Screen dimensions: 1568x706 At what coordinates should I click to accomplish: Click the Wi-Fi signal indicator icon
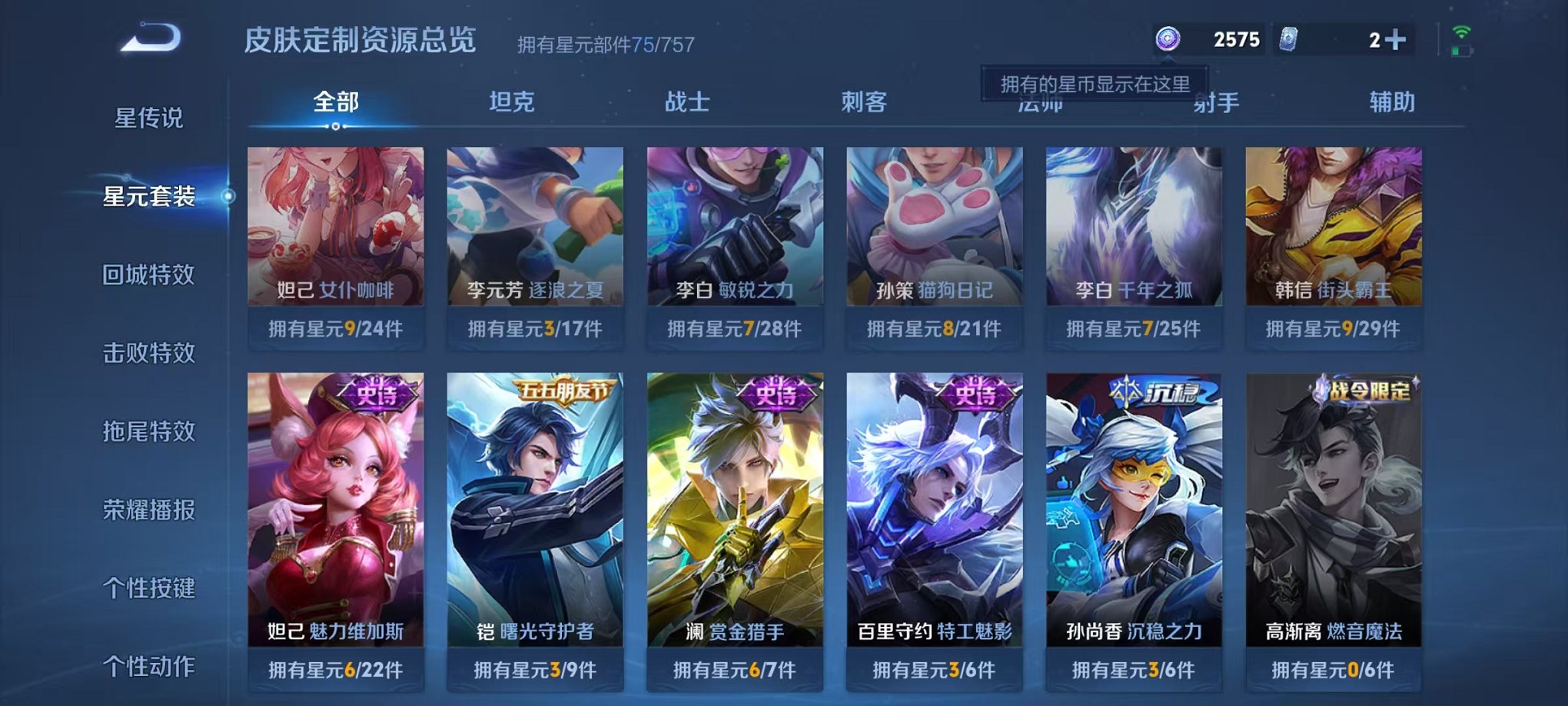pos(1461,33)
